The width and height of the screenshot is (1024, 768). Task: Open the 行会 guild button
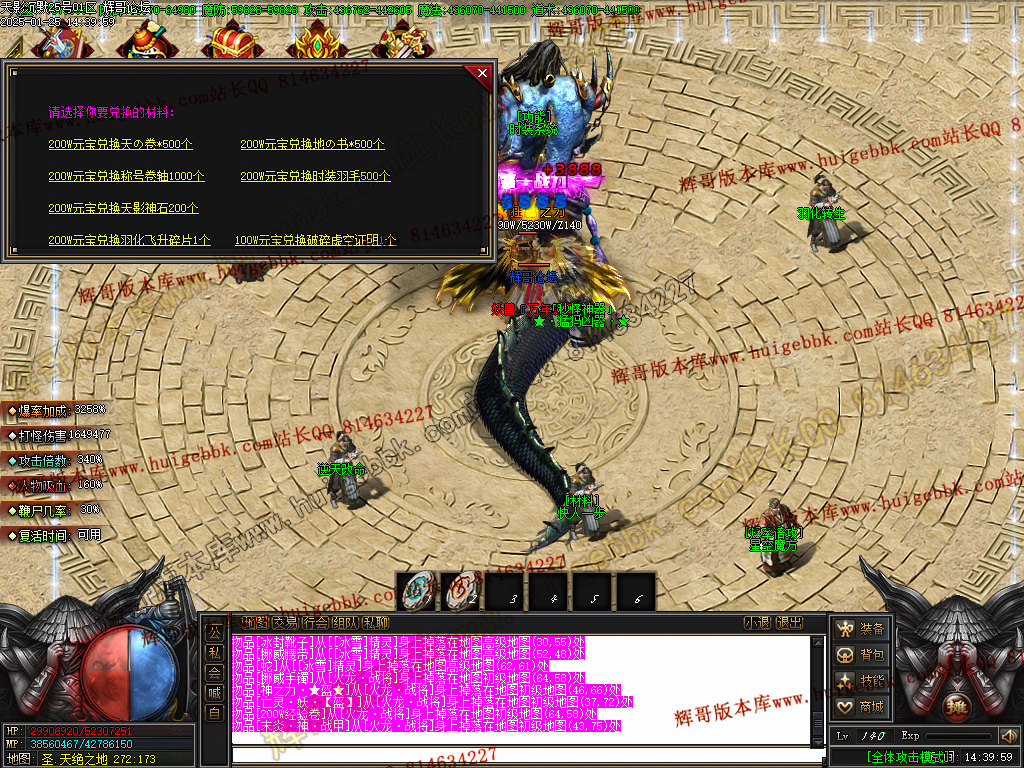click(x=316, y=623)
